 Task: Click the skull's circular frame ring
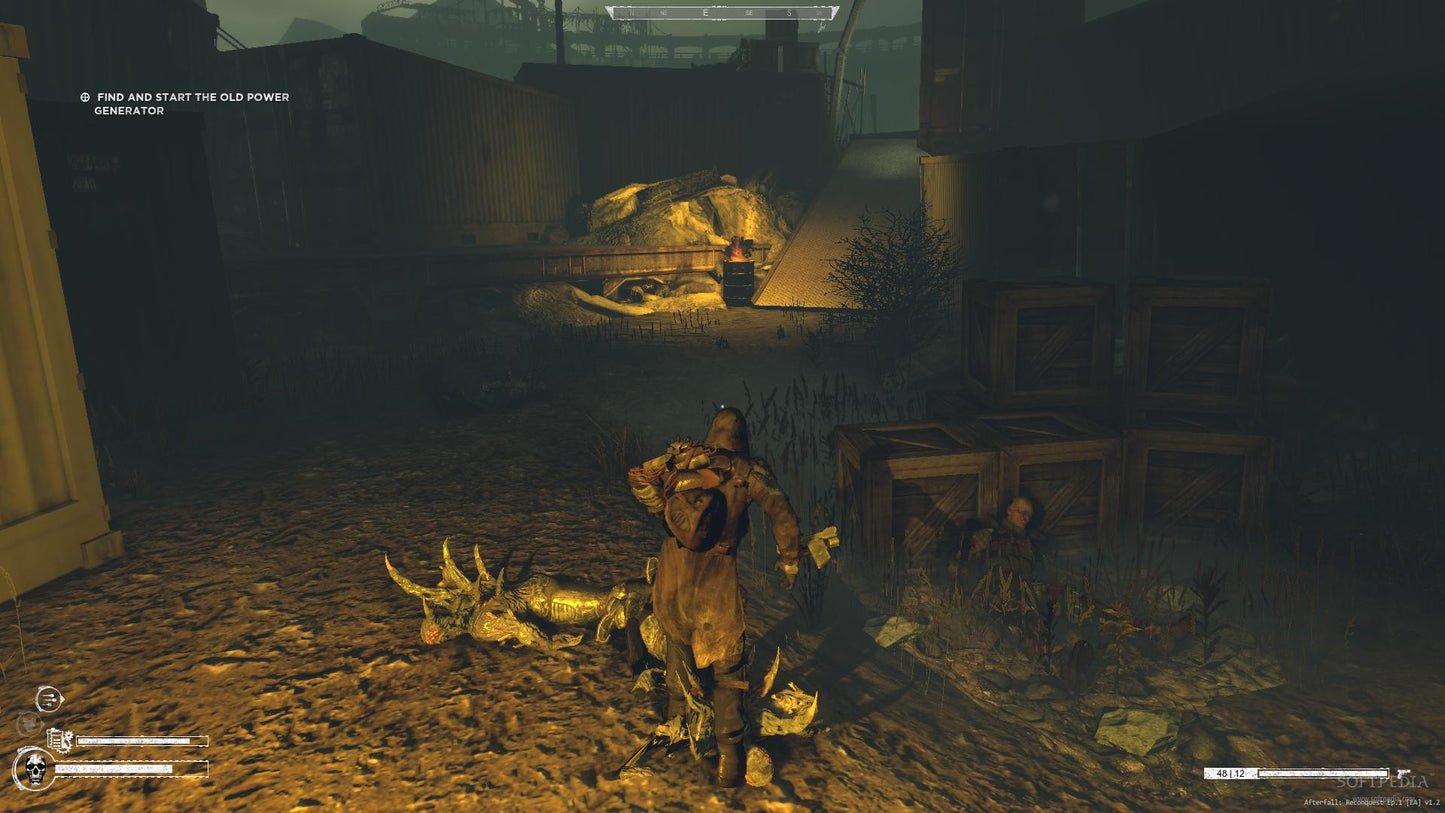[18, 768]
